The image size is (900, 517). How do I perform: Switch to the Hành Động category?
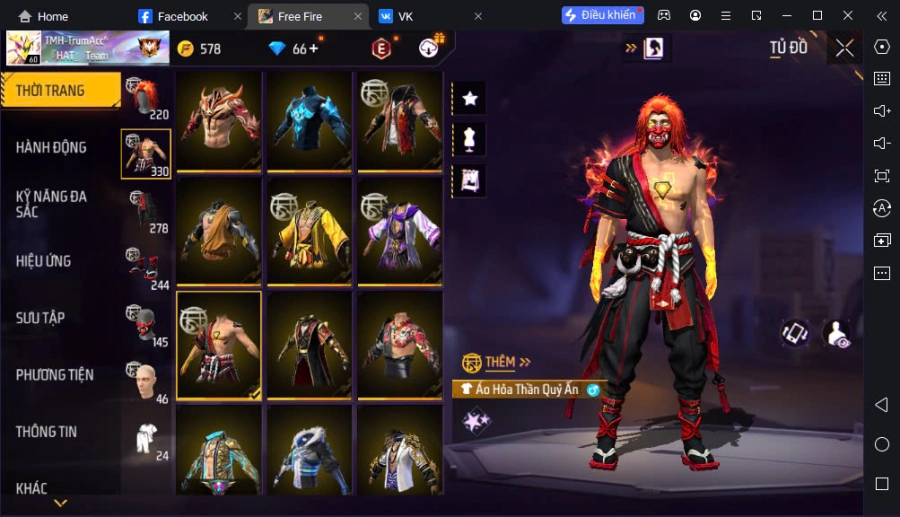[x=52, y=147]
